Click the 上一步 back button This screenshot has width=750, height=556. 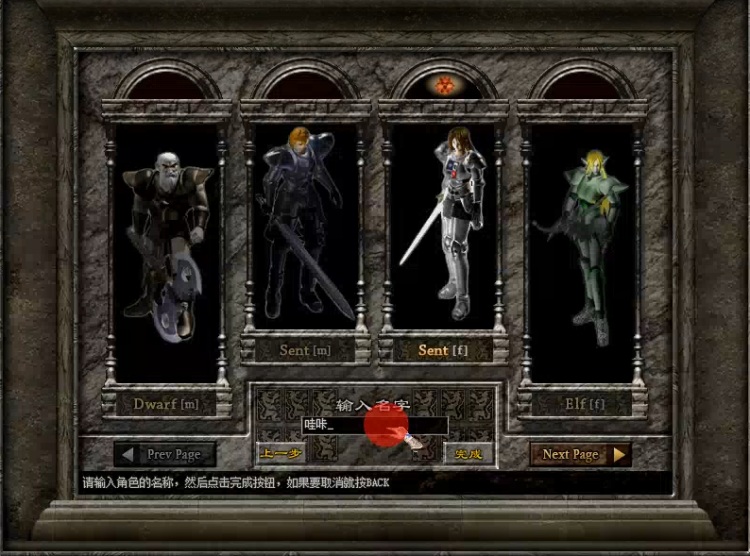coord(280,454)
